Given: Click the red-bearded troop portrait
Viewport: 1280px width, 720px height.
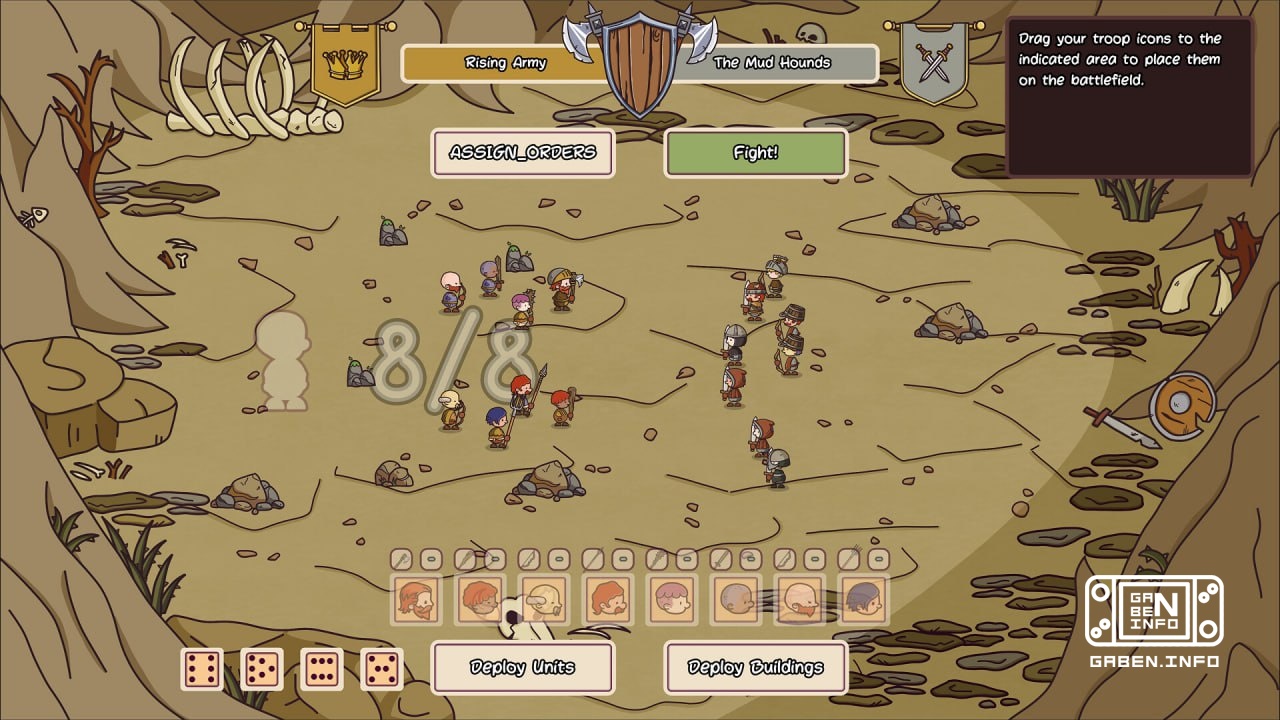Looking at the screenshot, I should (414, 600).
